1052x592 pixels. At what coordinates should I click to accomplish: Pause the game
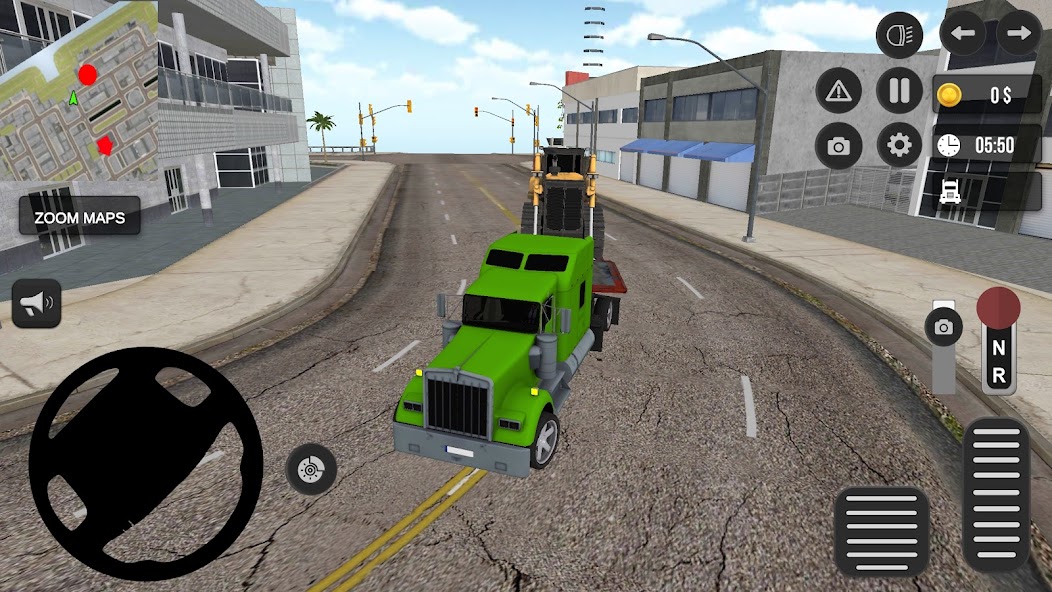coord(899,92)
